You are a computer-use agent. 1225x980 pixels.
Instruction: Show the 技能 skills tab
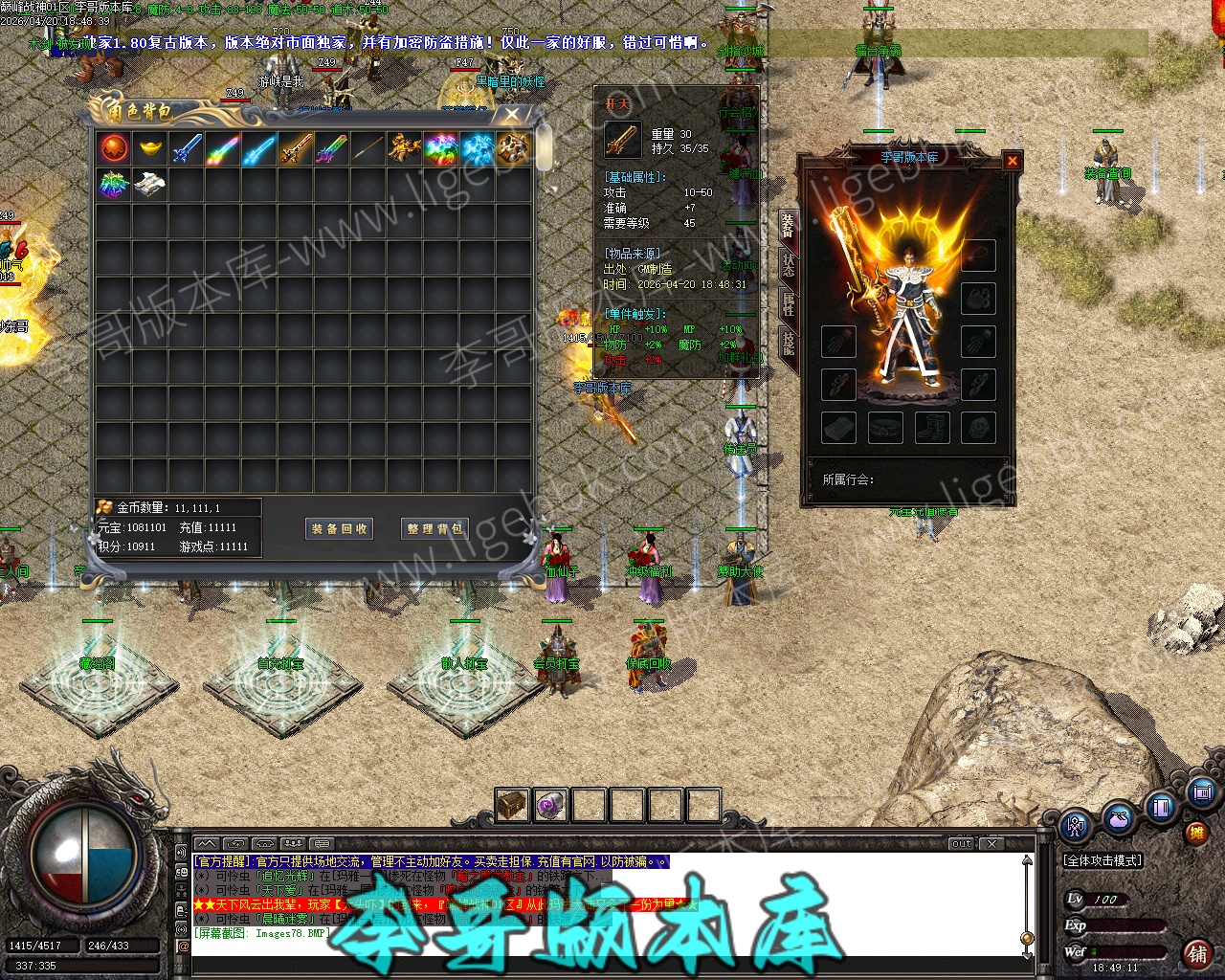point(789,343)
